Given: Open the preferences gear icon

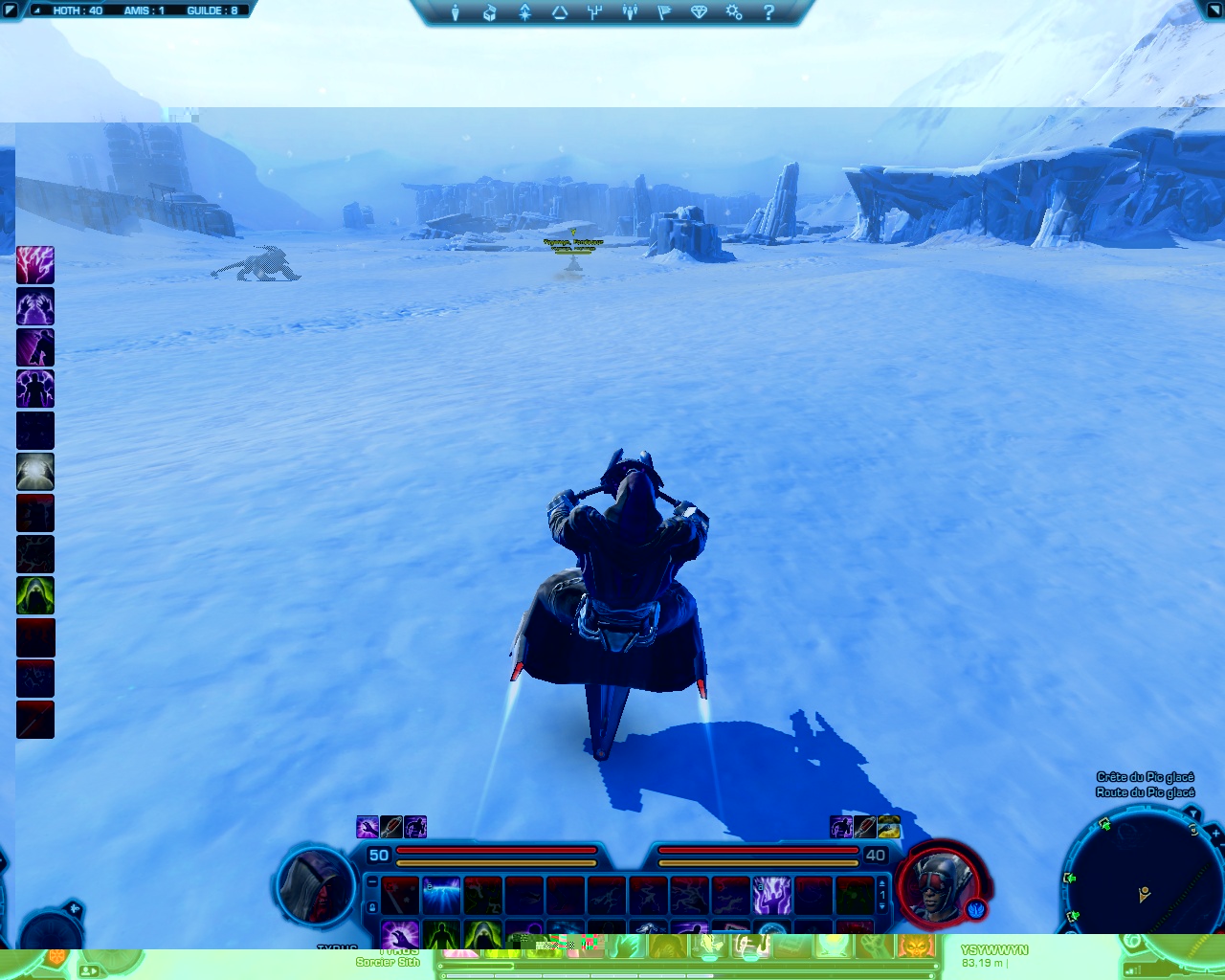Looking at the screenshot, I should click(734, 12).
